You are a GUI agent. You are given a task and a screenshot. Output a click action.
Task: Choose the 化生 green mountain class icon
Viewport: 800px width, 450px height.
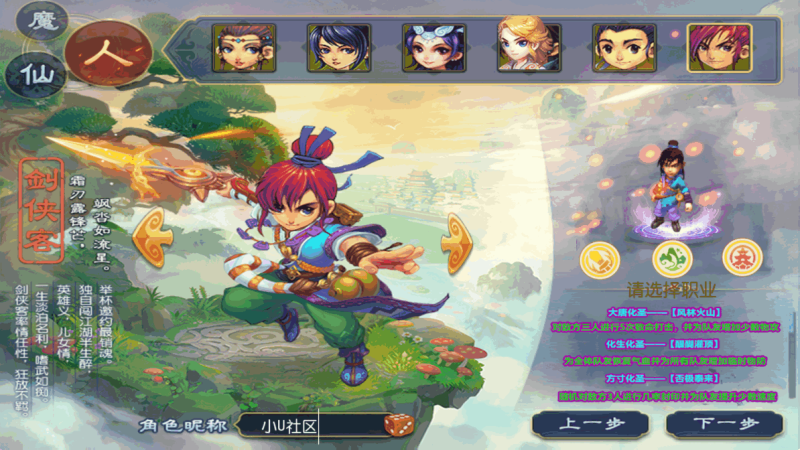point(672,258)
